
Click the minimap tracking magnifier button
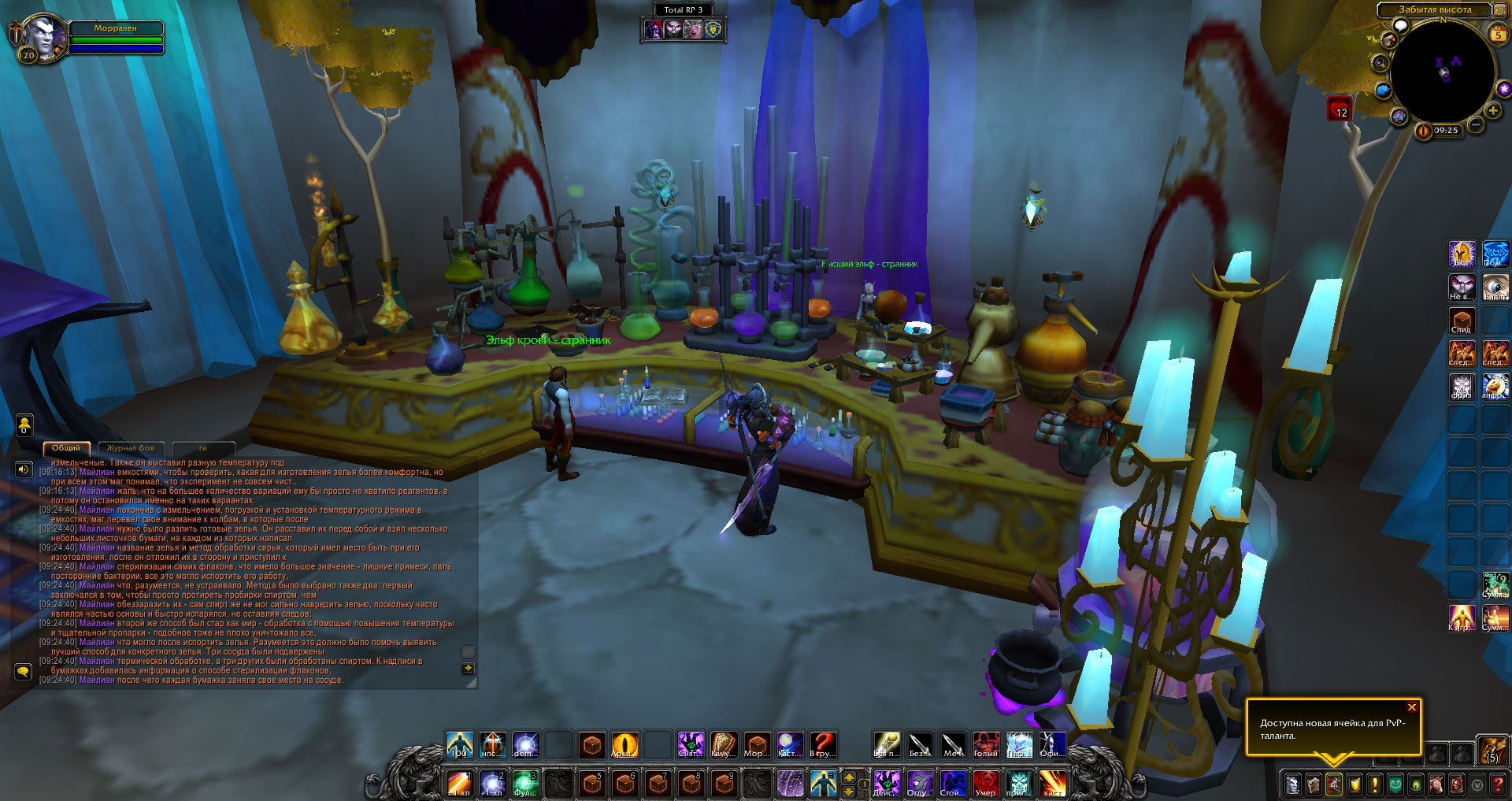pos(1380,62)
